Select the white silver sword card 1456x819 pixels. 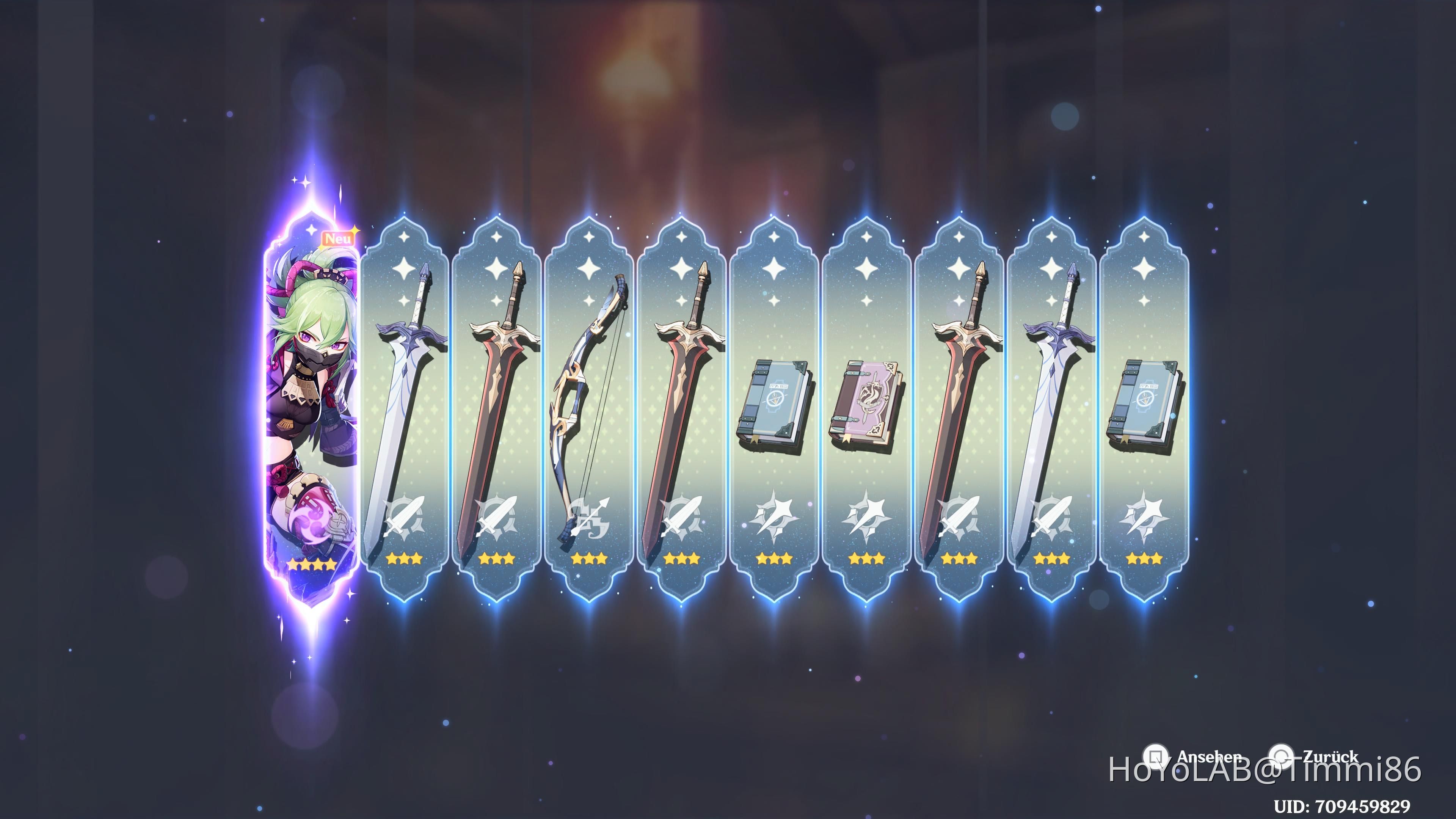[404, 395]
